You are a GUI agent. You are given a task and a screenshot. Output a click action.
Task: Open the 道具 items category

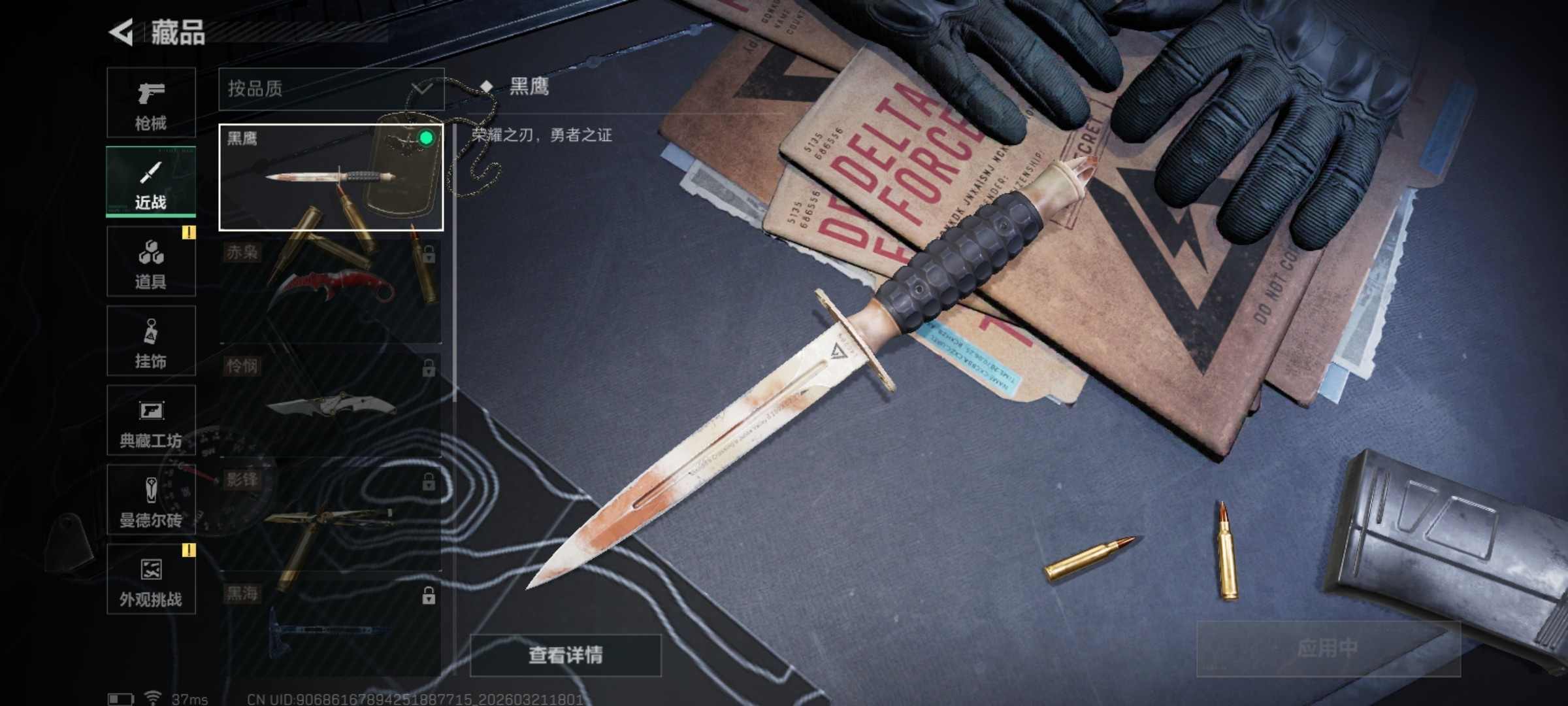tap(151, 261)
